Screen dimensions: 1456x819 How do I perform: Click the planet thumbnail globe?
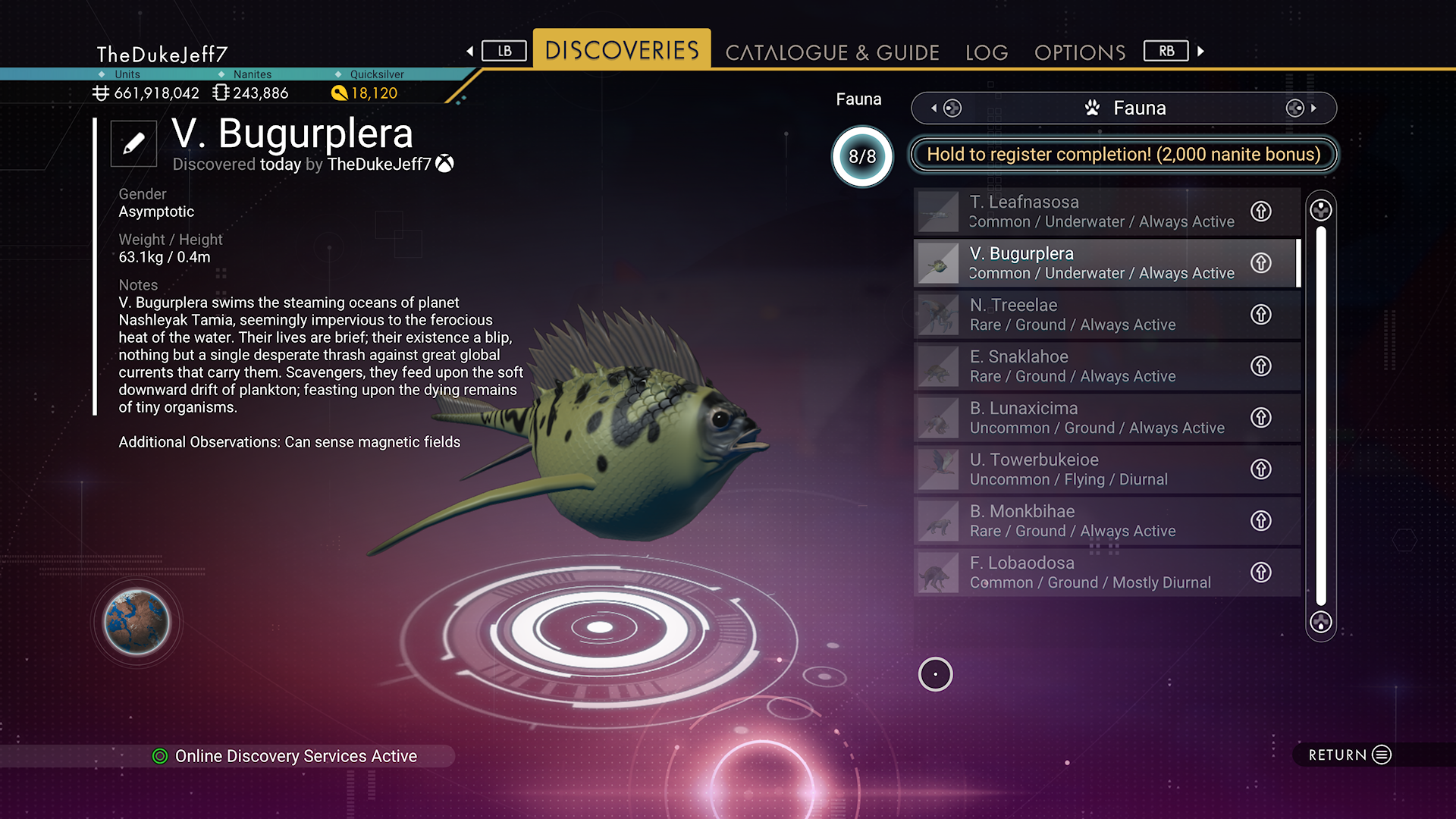pyautogui.click(x=136, y=623)
